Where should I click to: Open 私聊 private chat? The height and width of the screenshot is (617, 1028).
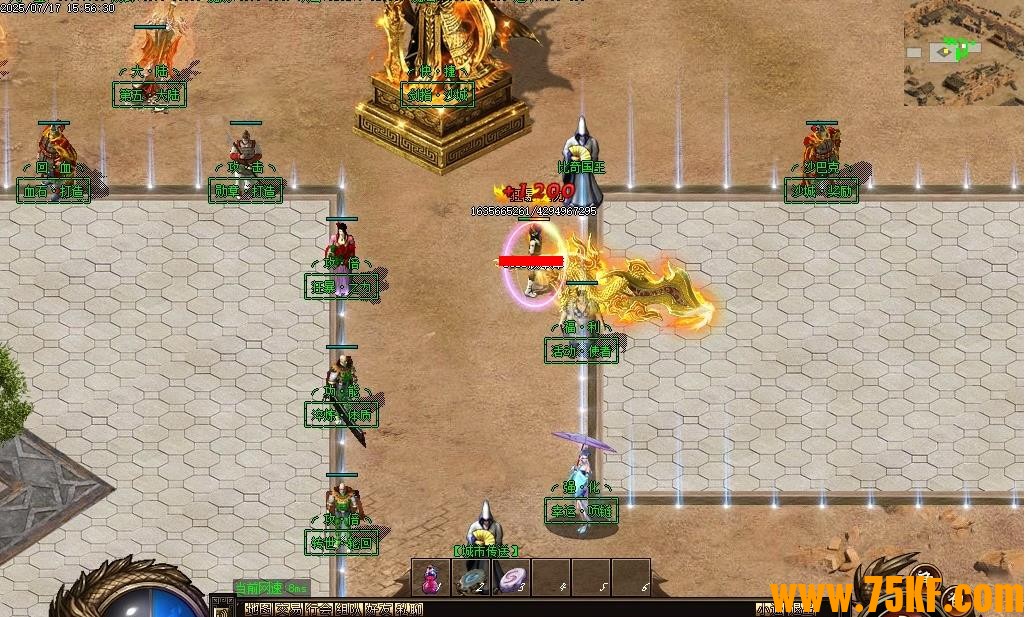[x=408, y=609]
